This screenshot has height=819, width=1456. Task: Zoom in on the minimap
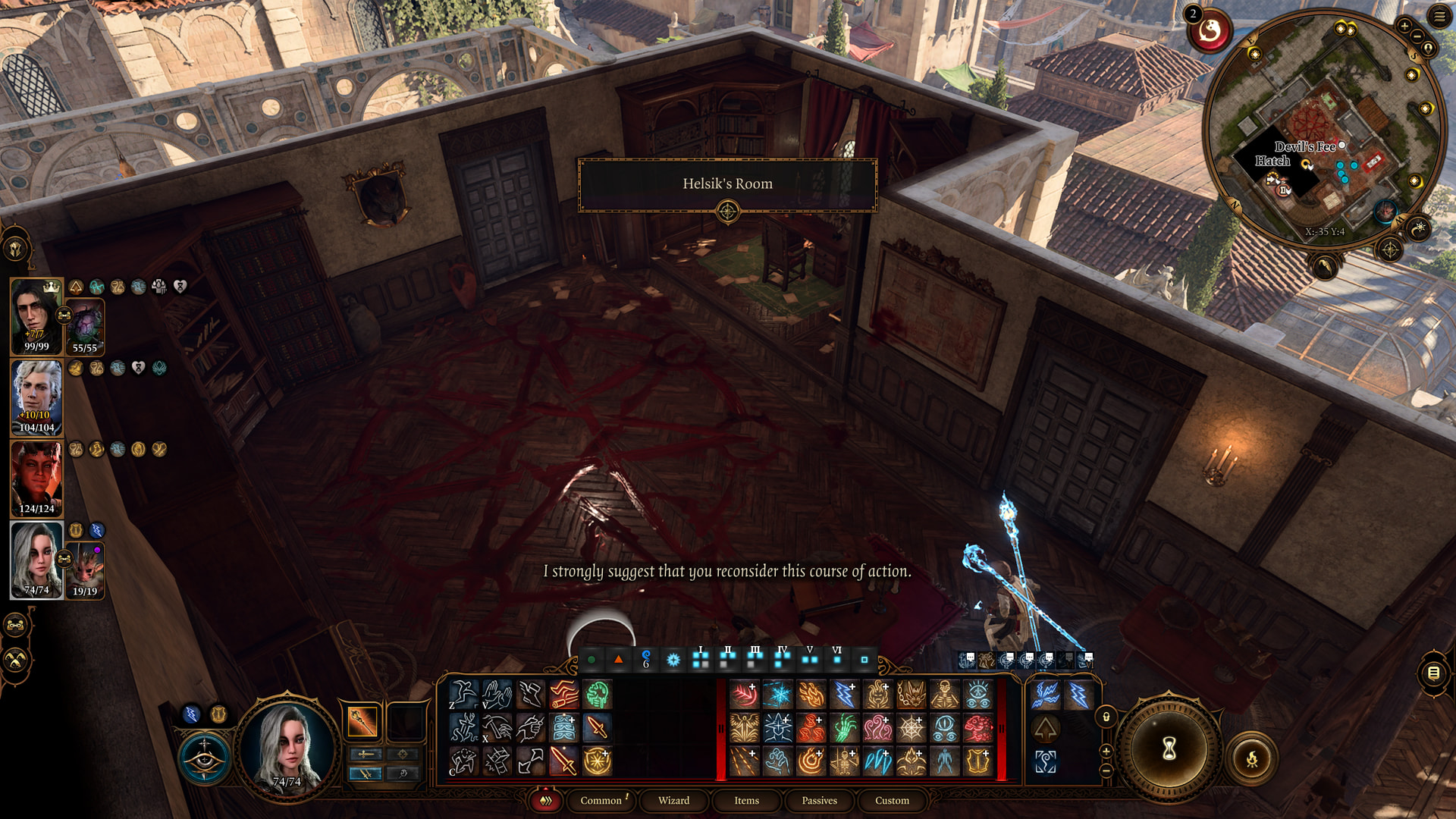tap(1404, 27)
